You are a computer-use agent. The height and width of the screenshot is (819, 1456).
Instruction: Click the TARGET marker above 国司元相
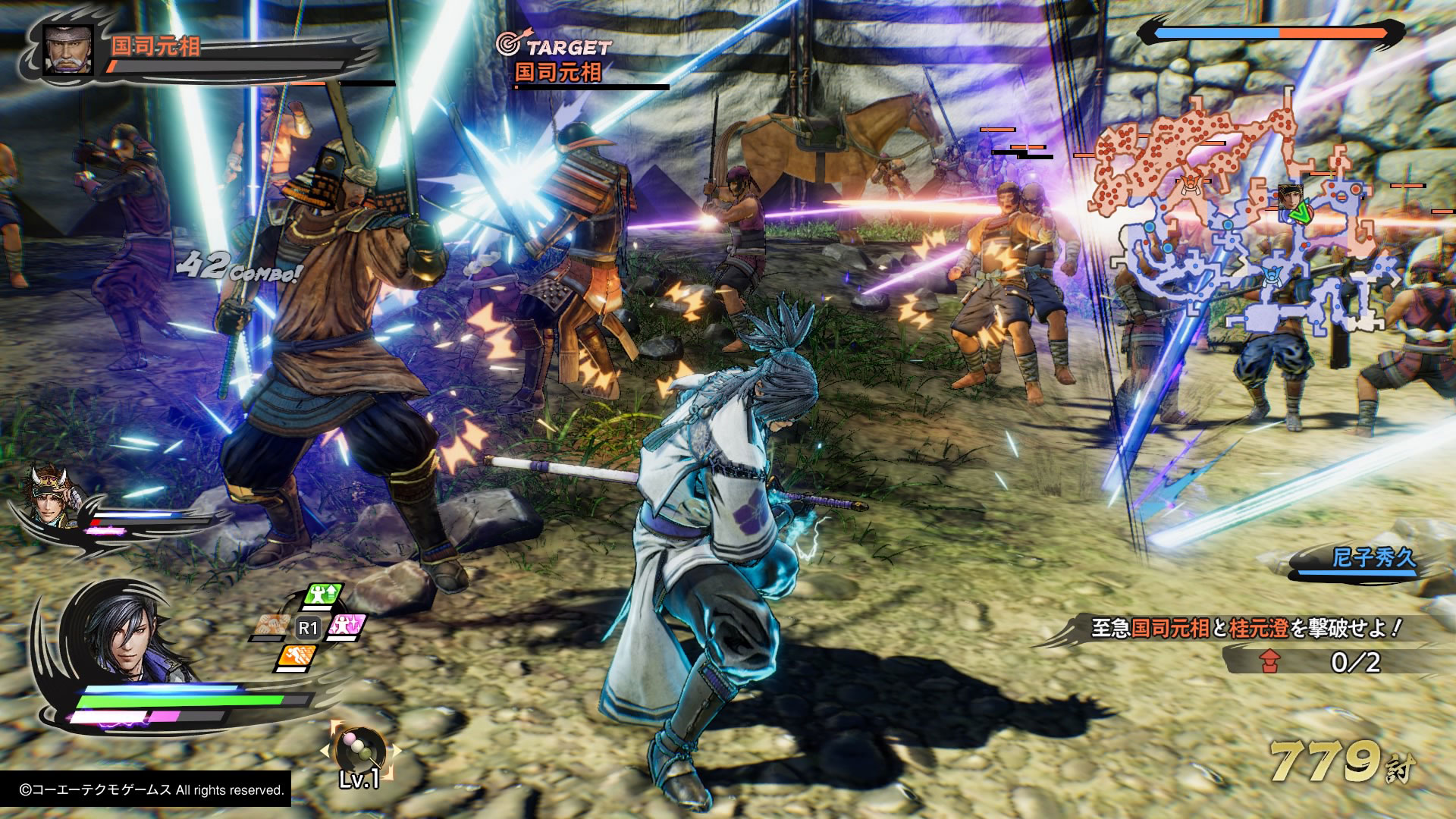click(x=557, y=46)
